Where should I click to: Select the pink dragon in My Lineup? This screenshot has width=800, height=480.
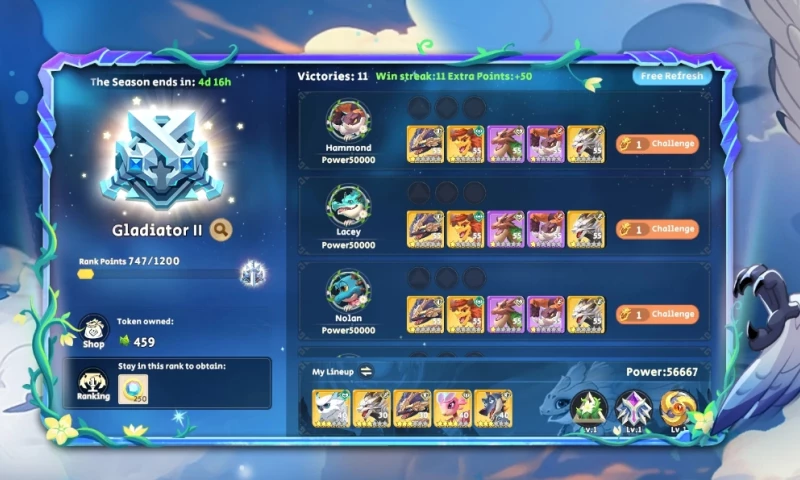(x=452, y=408)
